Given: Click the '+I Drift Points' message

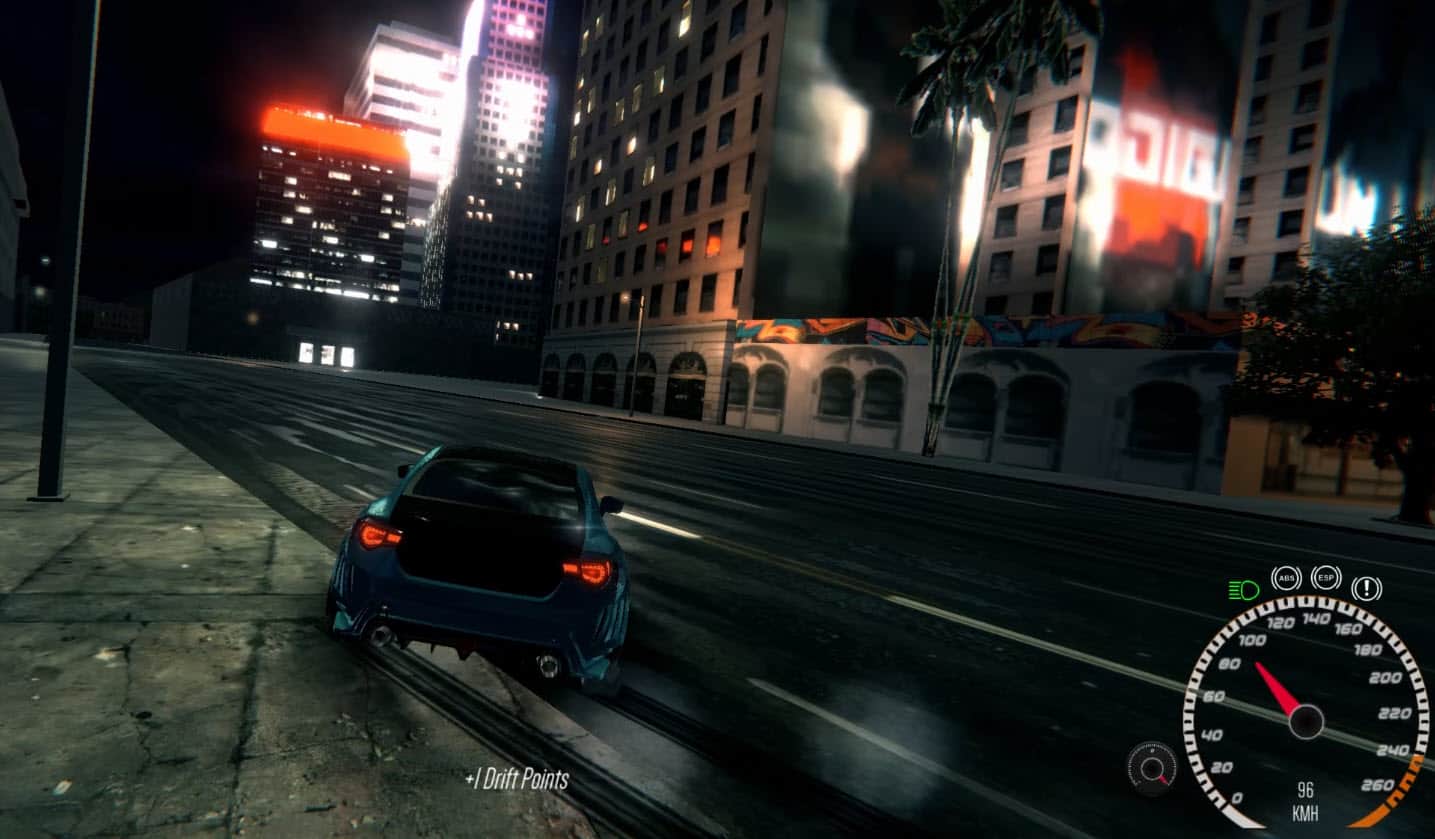Looking at the screenshot, I should tap(514, 778).
